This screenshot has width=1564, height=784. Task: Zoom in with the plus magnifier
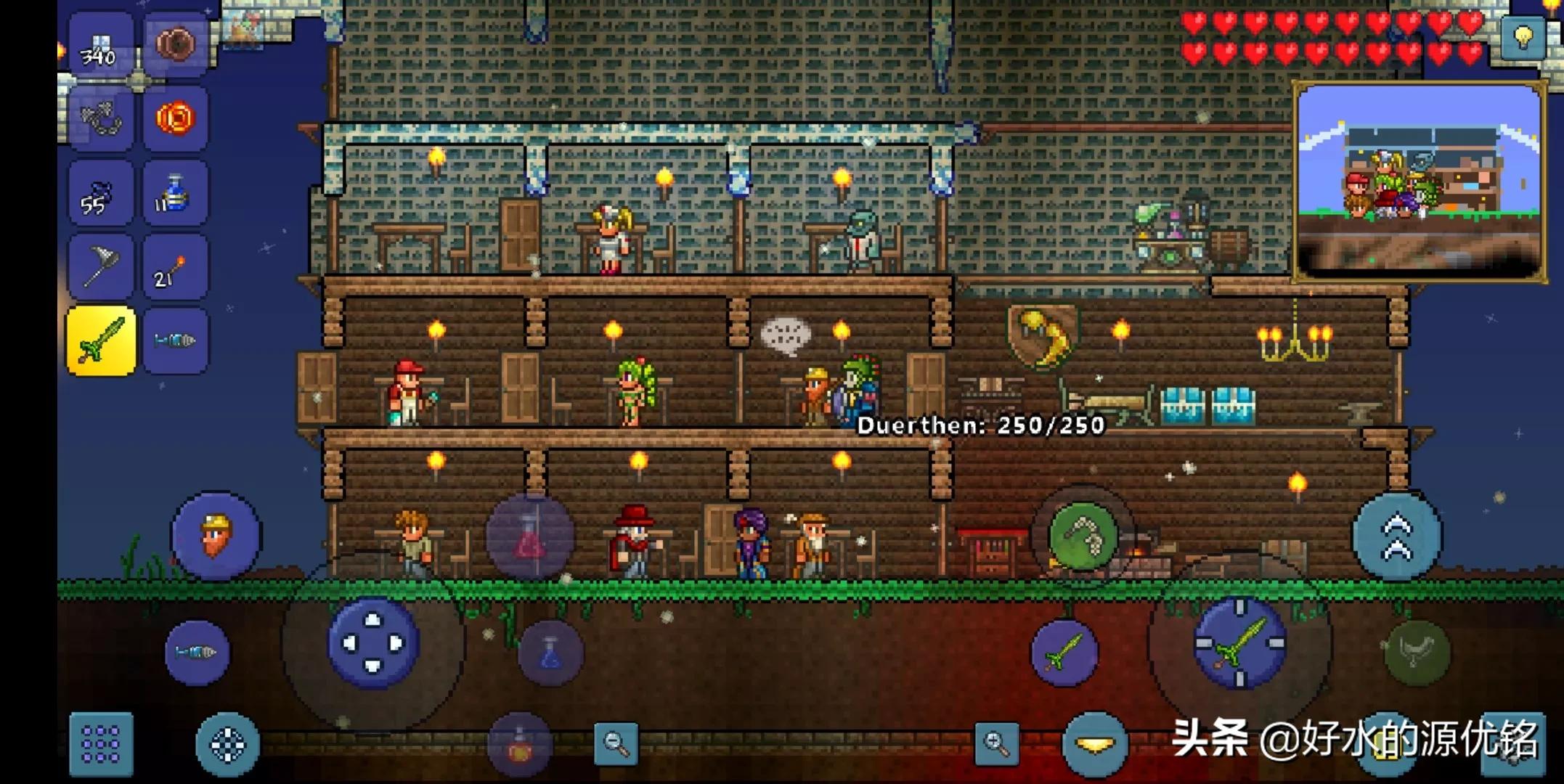pos(996,743)
